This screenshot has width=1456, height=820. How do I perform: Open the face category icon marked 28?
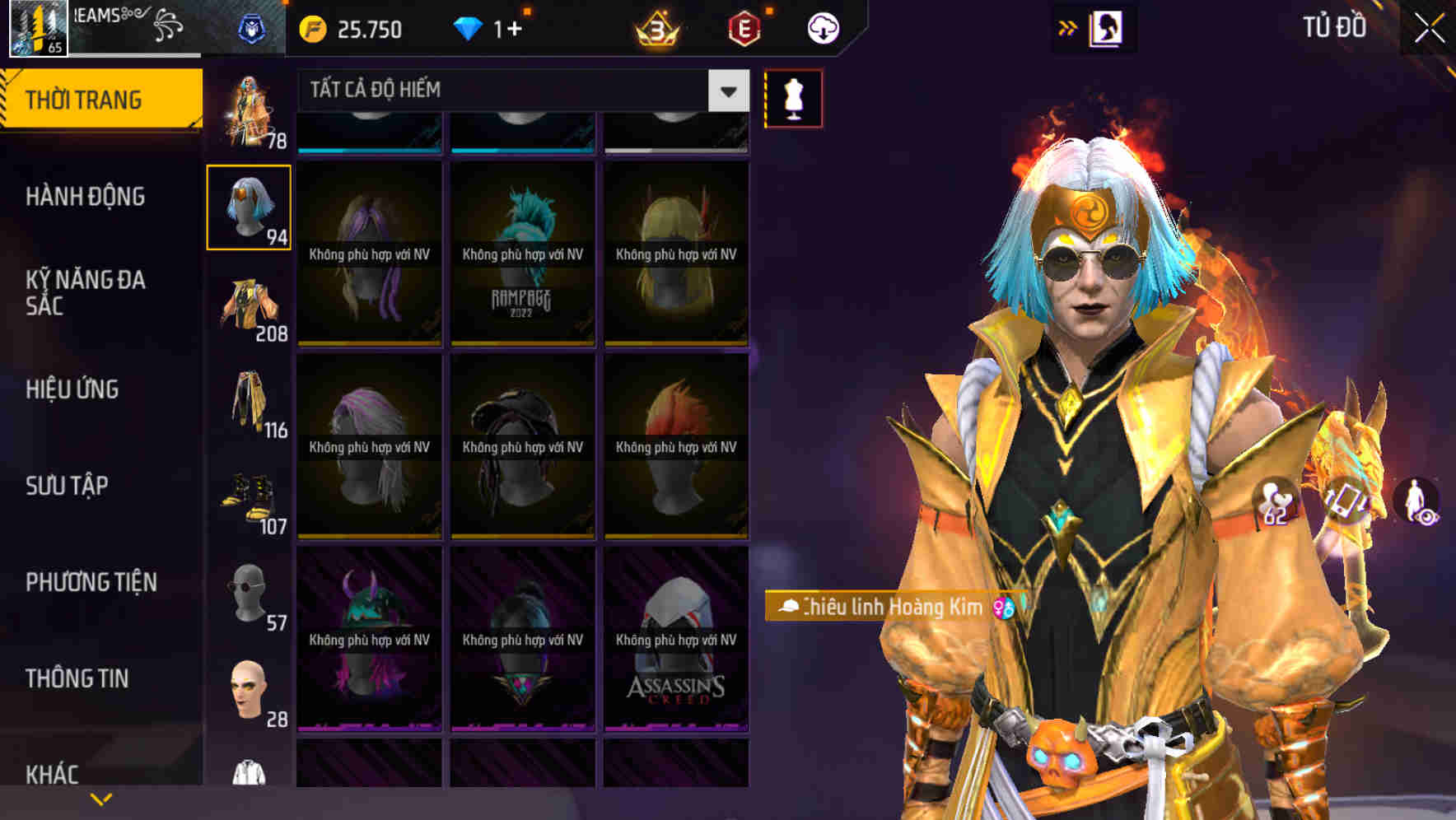click(x=247, y=692)
